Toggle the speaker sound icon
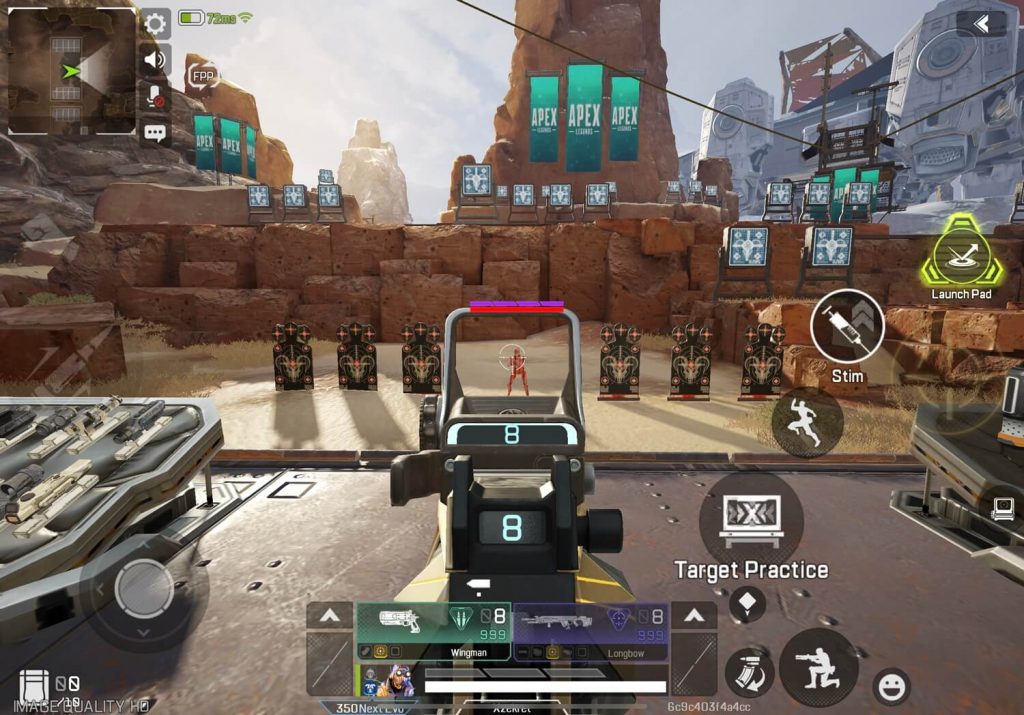This screenshot has width=1024, height=715. click(155, 60)
